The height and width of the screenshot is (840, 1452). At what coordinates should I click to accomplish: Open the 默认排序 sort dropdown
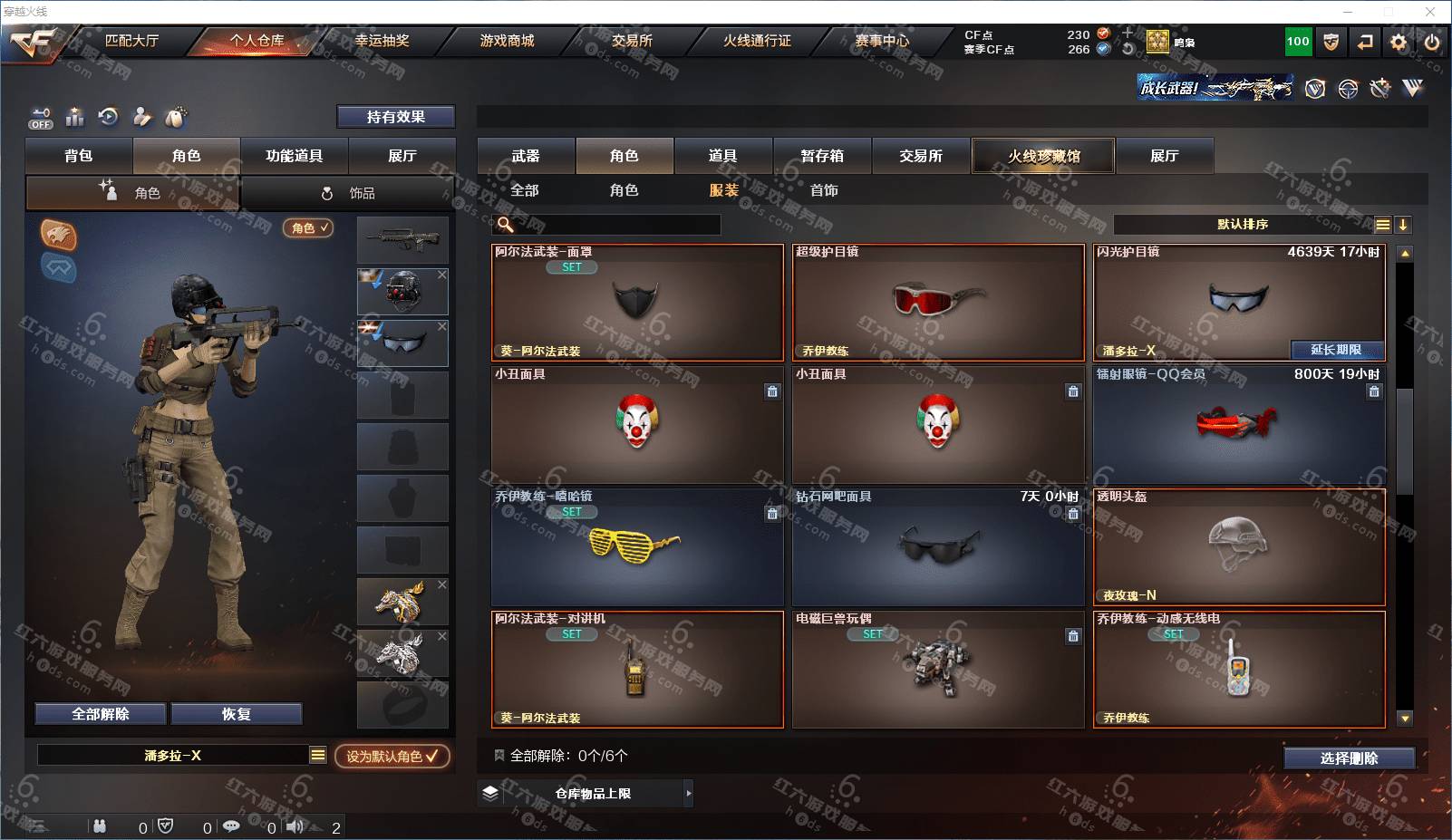coord(1243,225)
